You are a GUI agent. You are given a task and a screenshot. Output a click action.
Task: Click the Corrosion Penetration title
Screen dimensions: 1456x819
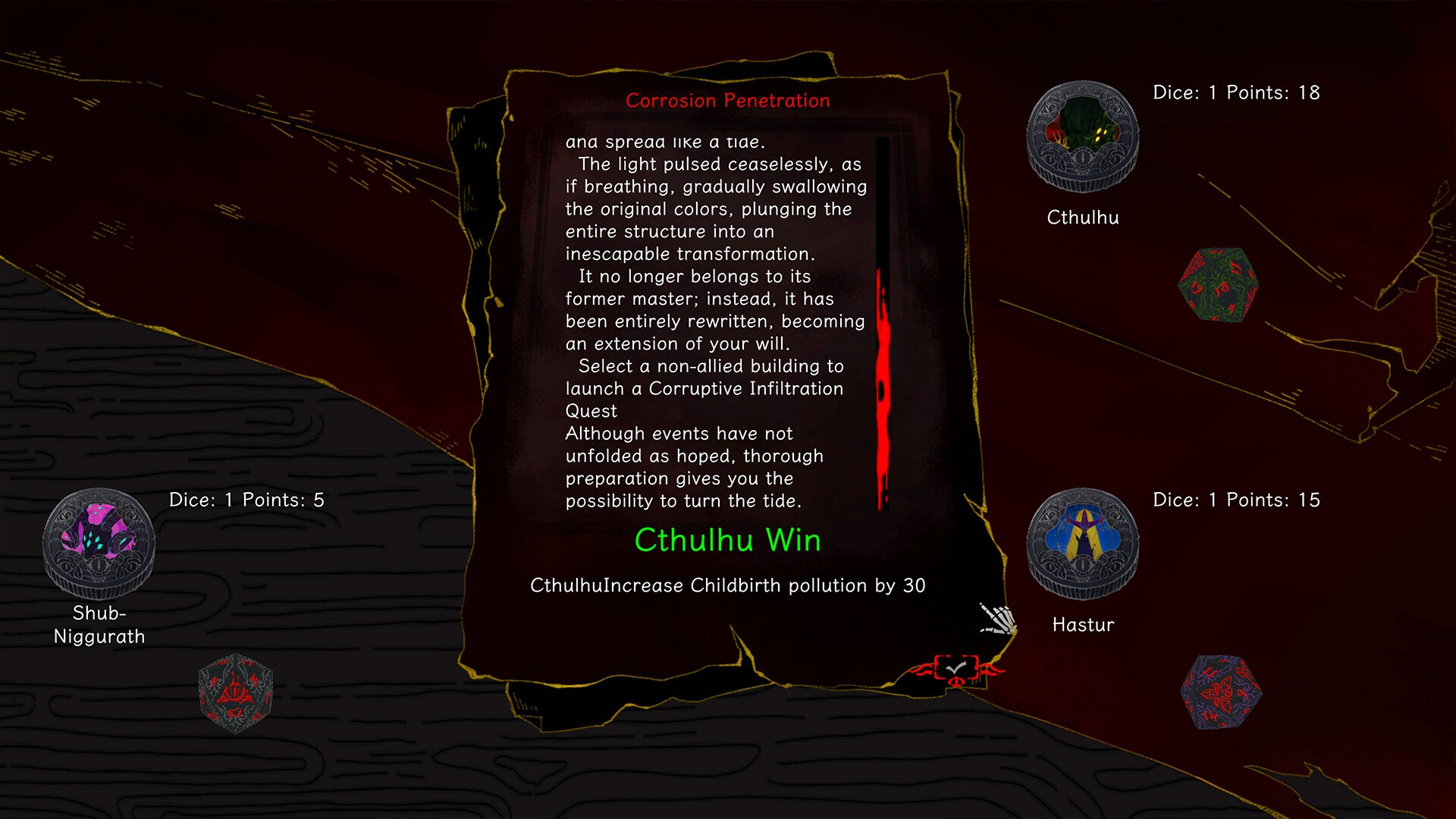pos(728,101)
